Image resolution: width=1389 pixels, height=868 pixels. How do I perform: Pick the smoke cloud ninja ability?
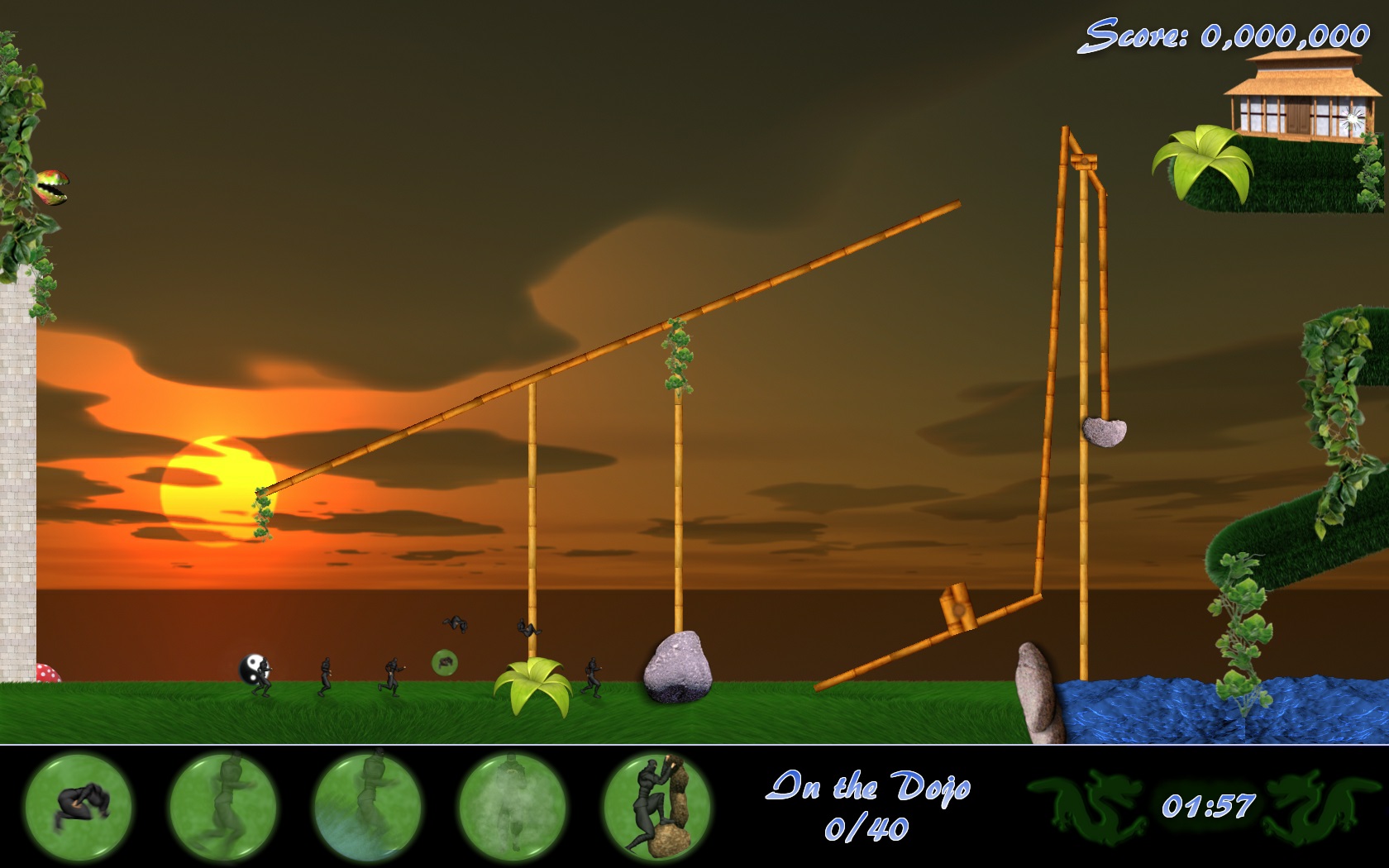pos(512,804)
